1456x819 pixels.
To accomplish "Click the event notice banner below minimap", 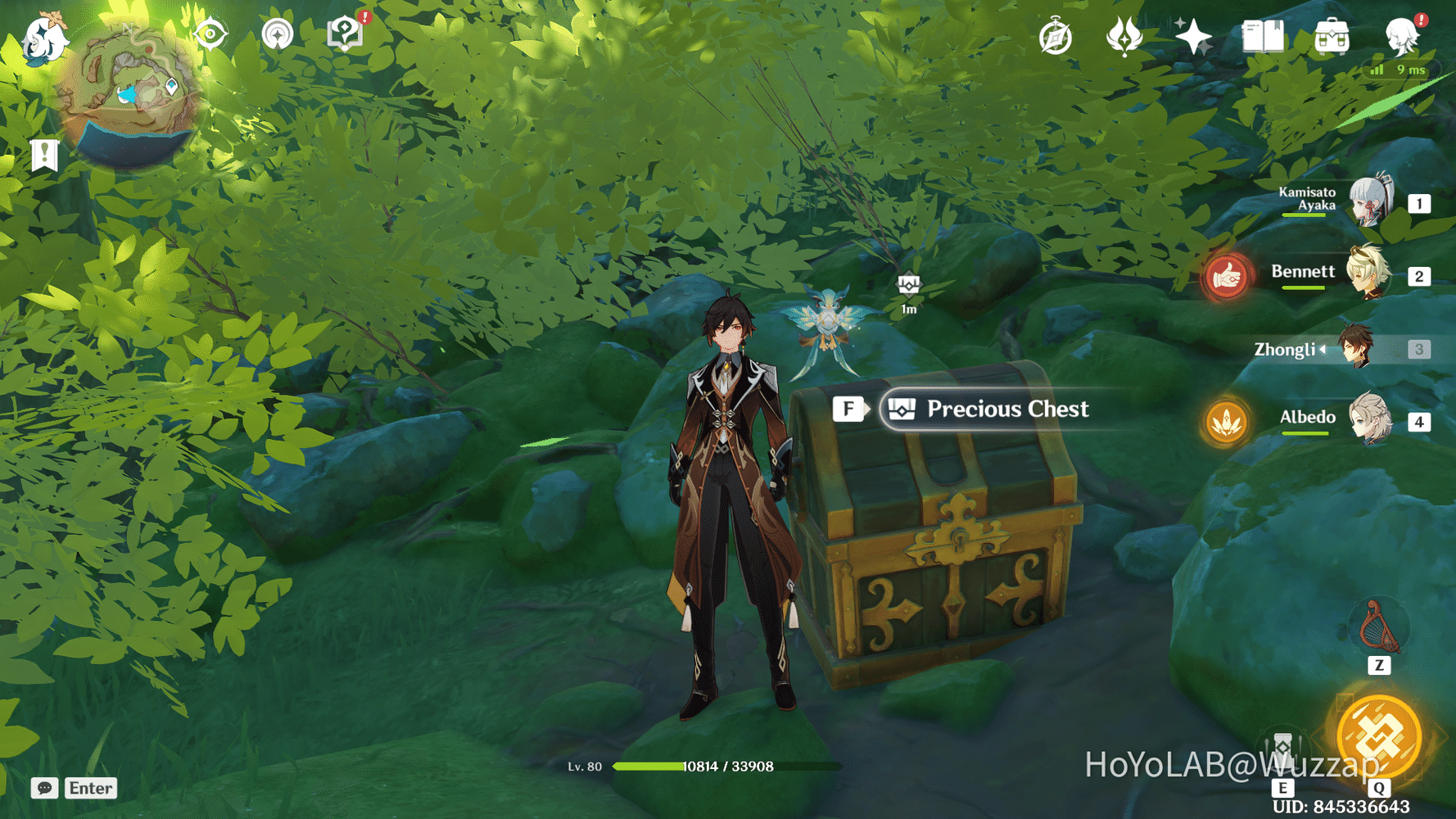I will [x=43, y=153].
